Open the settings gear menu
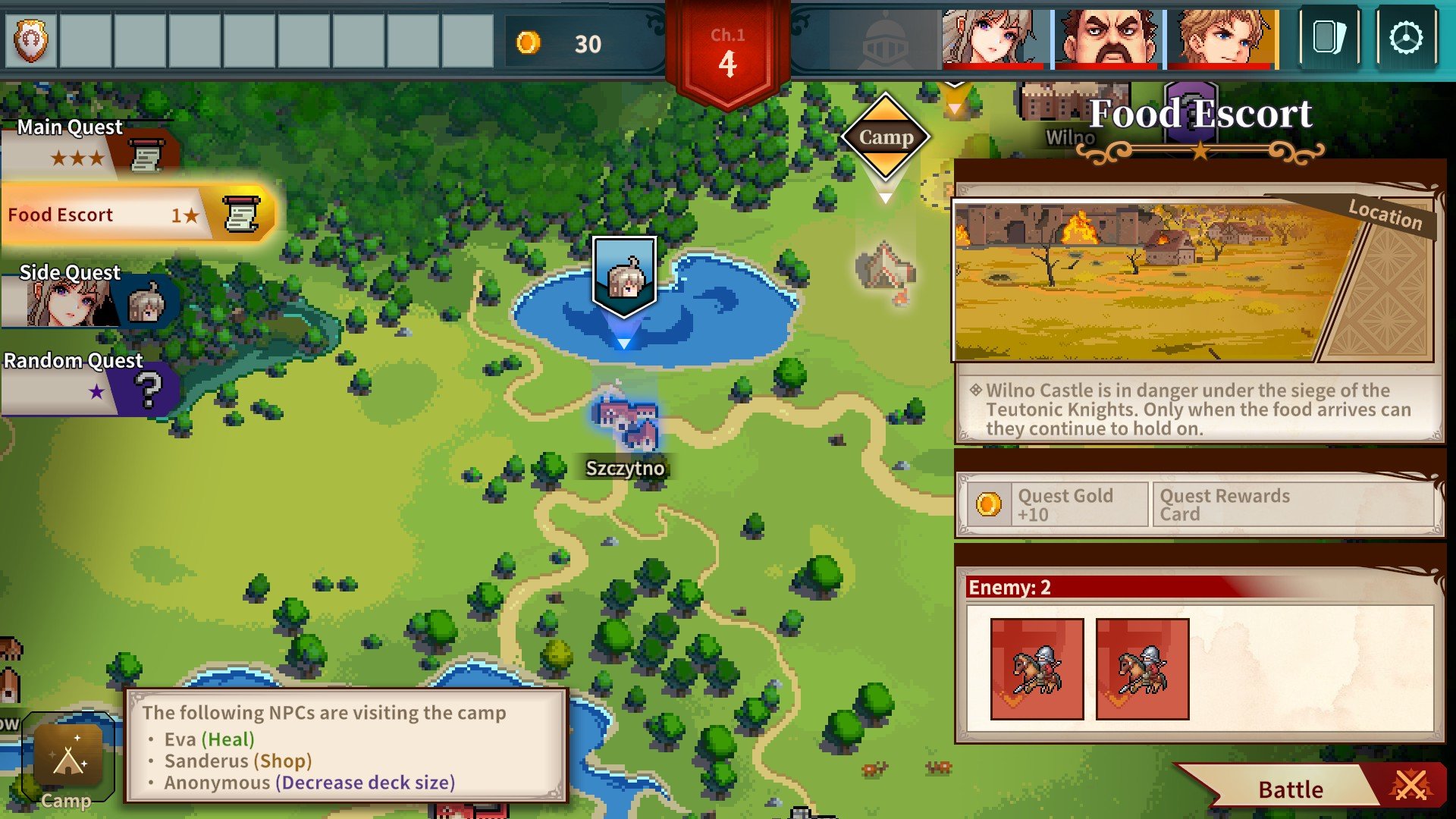This screenshot has width=1456, height=819. [1407, 38]
